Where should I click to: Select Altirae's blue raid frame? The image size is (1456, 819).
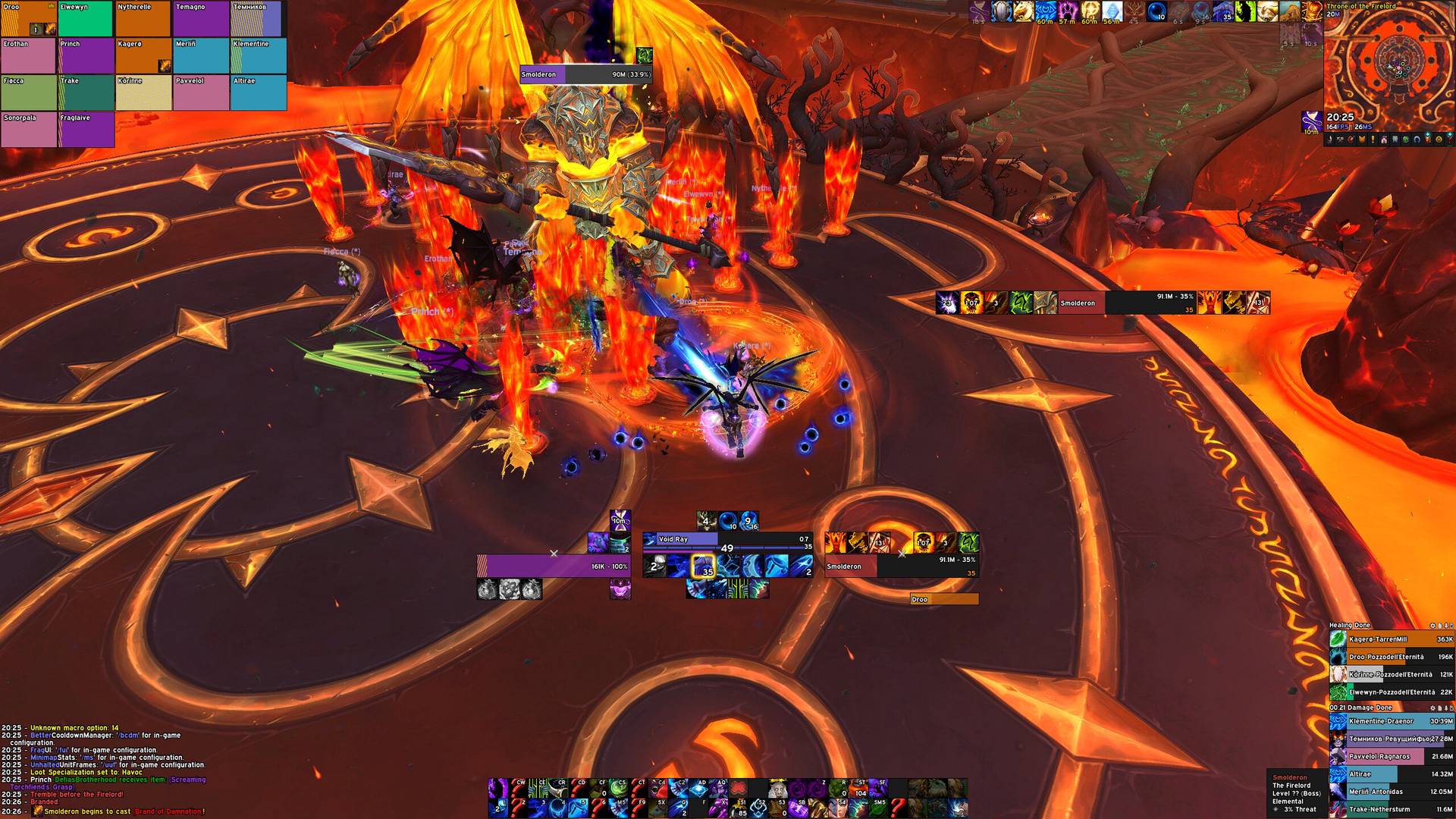point(259,93)
